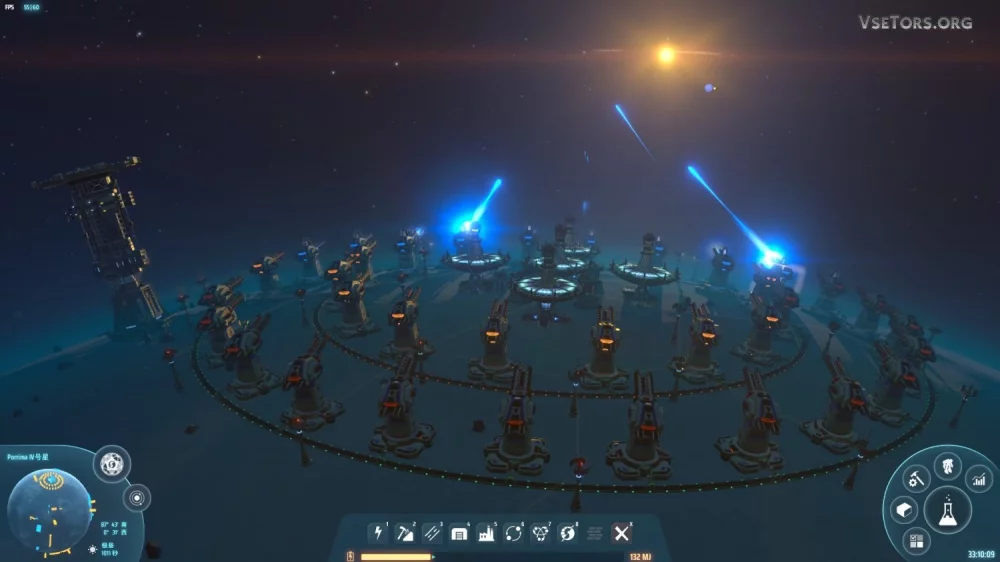Open the mecha panel
The height and width of the screenshot is (562, 1000).
coord(947,465)
